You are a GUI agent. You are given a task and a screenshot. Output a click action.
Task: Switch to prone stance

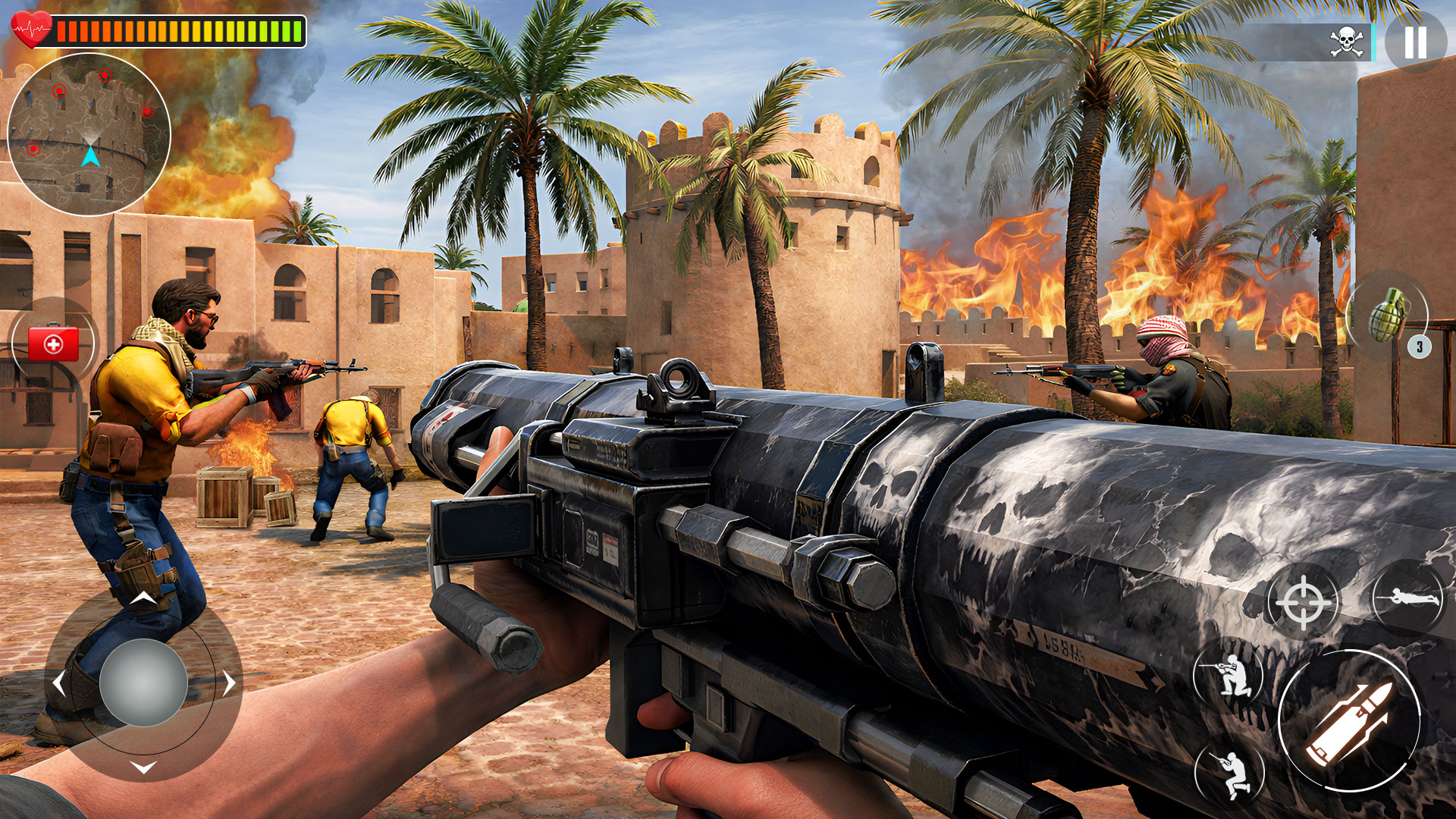1408,598
